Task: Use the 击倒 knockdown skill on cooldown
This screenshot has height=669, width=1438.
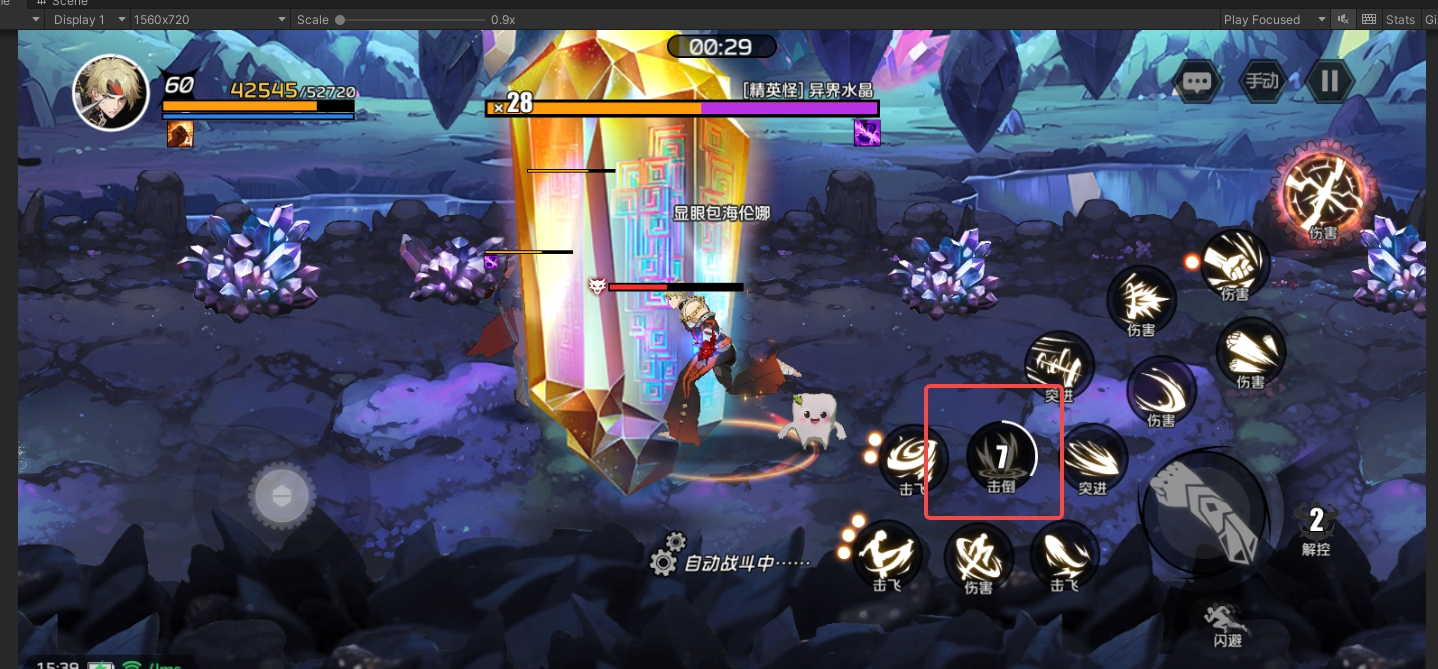Action: coord(1001,457)
